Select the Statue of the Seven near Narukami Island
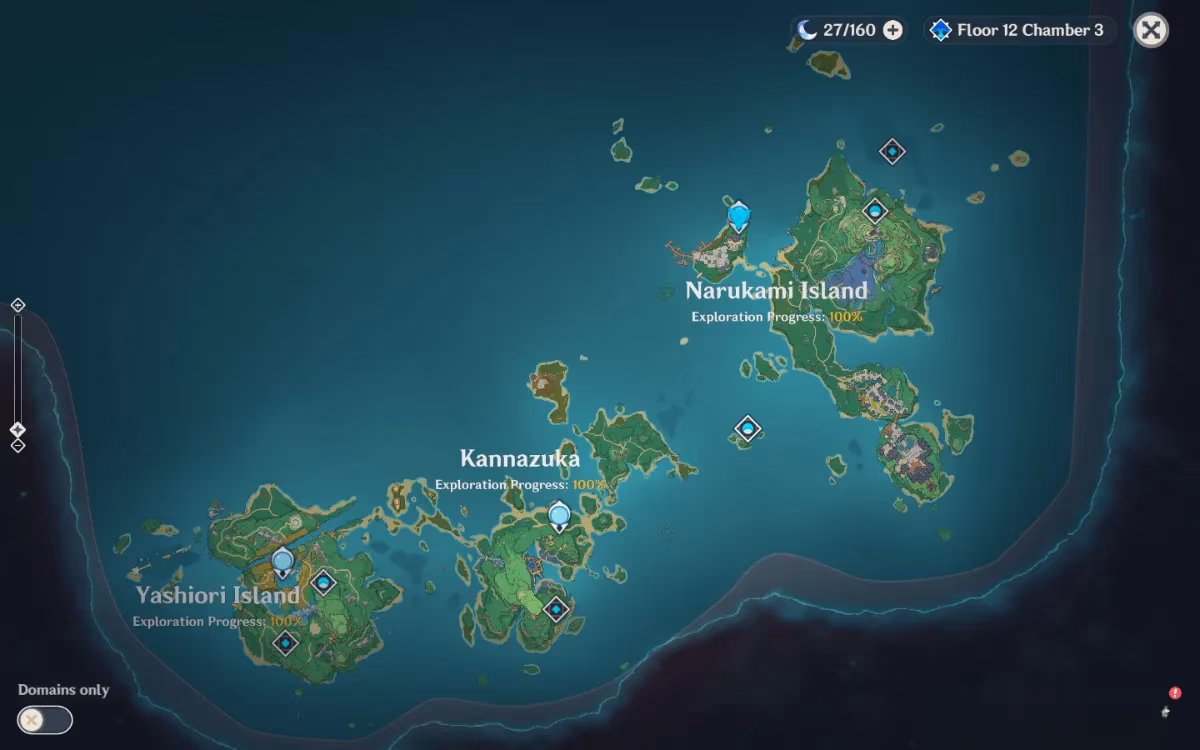The image size is (1200, 750). click(739, 215)
